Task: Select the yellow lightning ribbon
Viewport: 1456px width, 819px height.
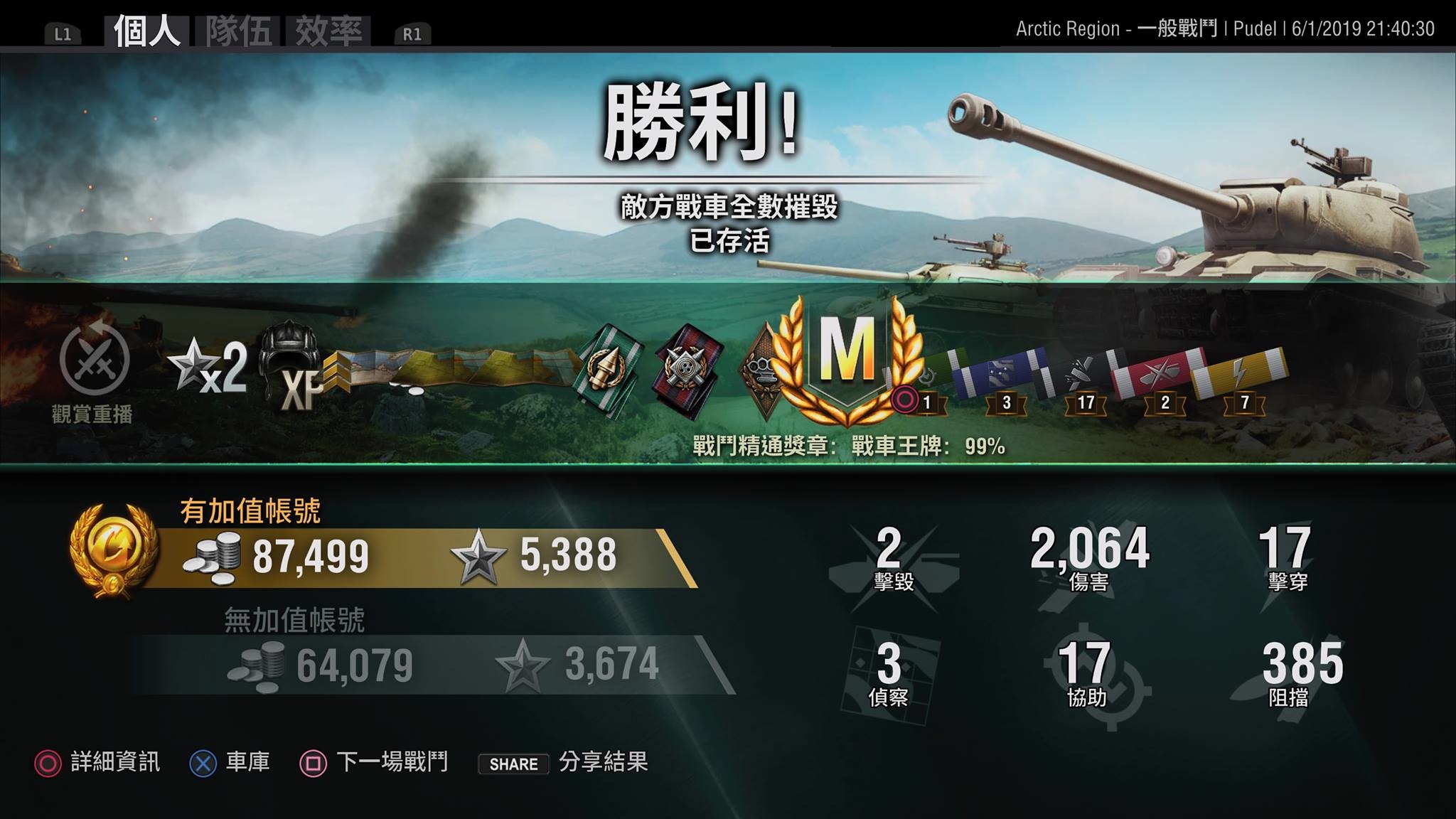Action: coord(1239,373)
